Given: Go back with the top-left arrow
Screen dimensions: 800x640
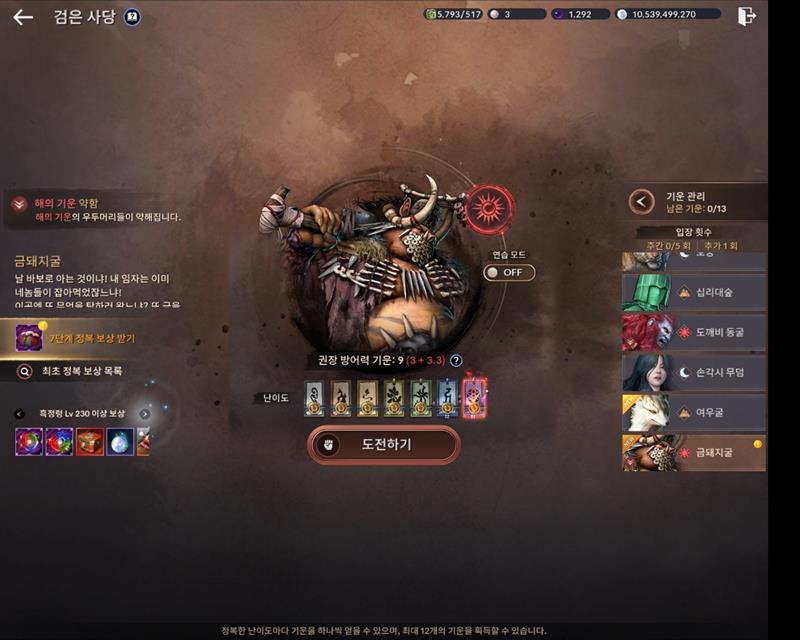Looking at the screenshot, I should [x=23, y=17].
